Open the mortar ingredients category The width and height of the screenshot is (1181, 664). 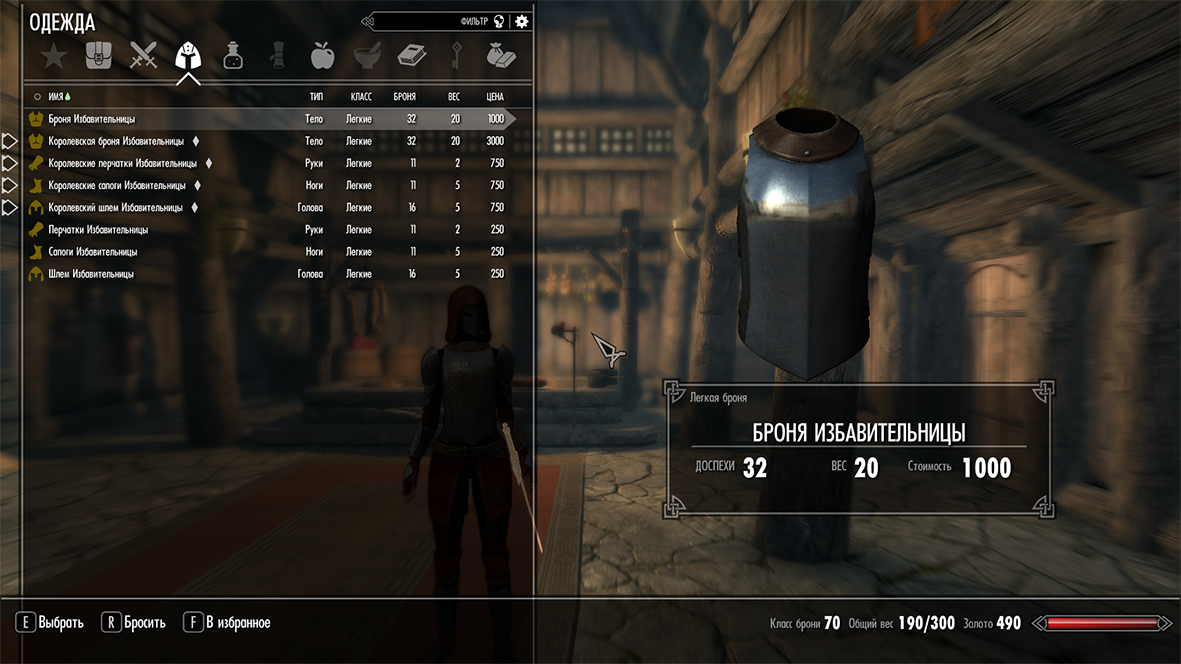click(367, 56)
